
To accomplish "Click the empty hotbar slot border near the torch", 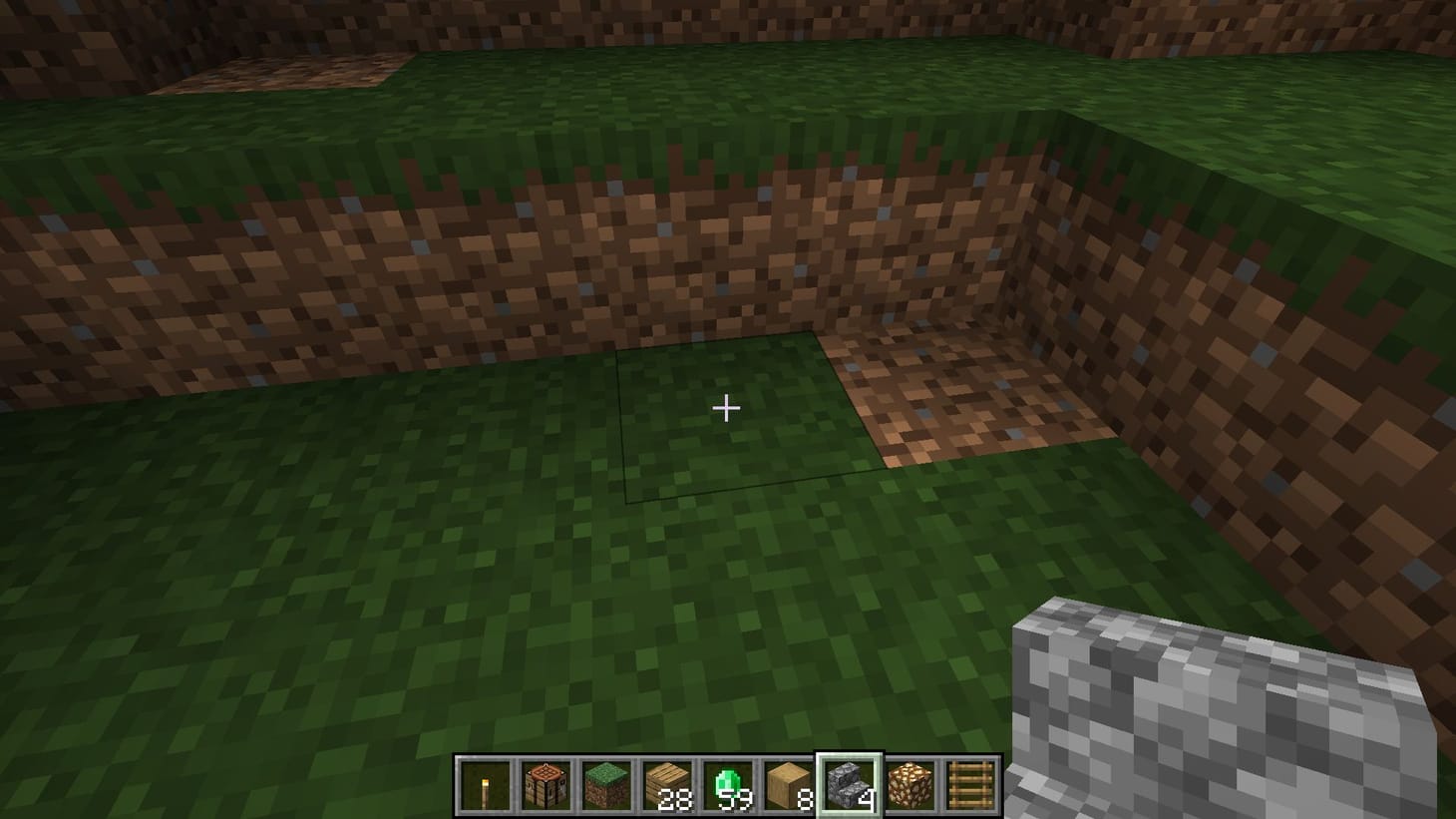I will point(459,784).
